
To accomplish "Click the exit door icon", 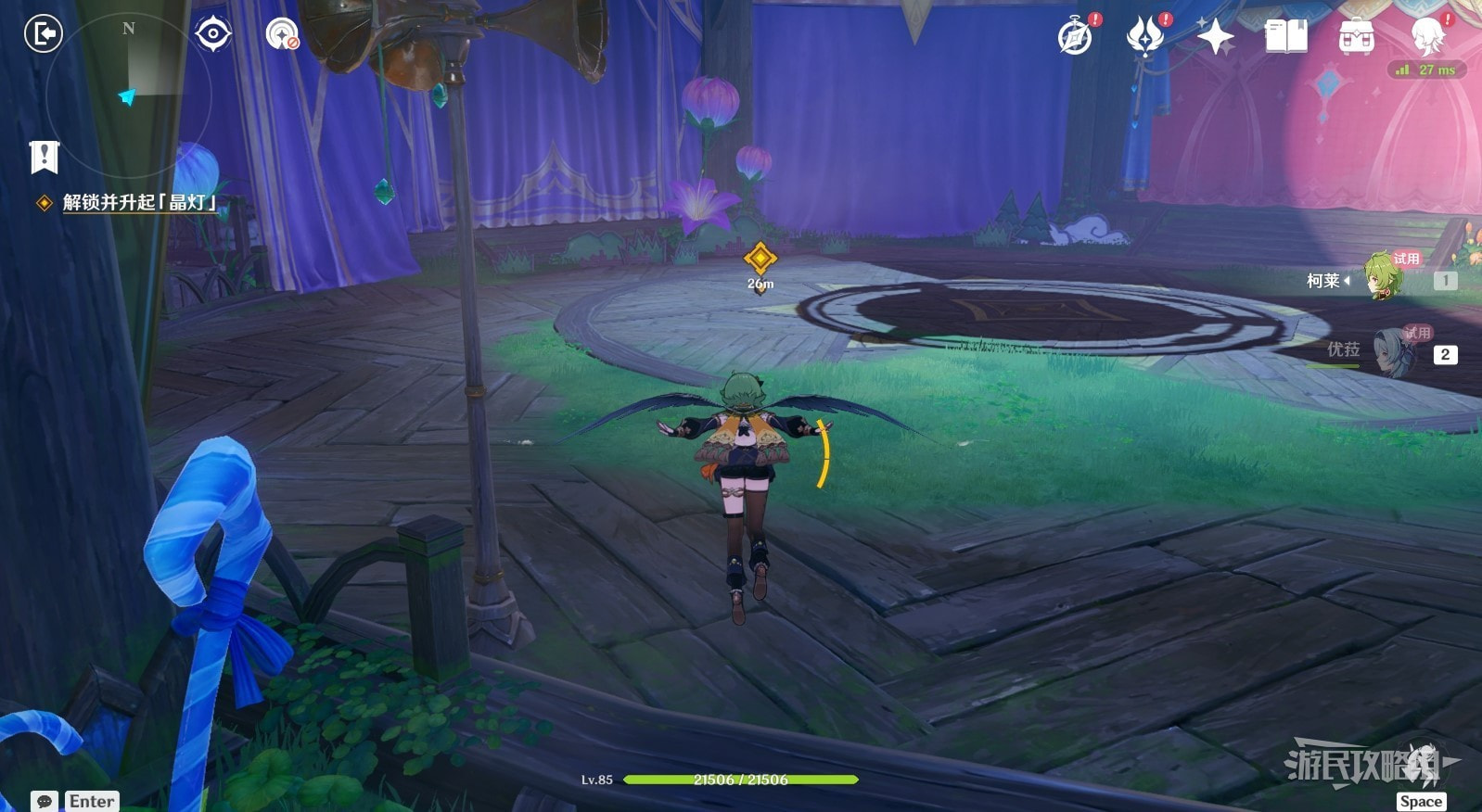I will tap(43, 34).
